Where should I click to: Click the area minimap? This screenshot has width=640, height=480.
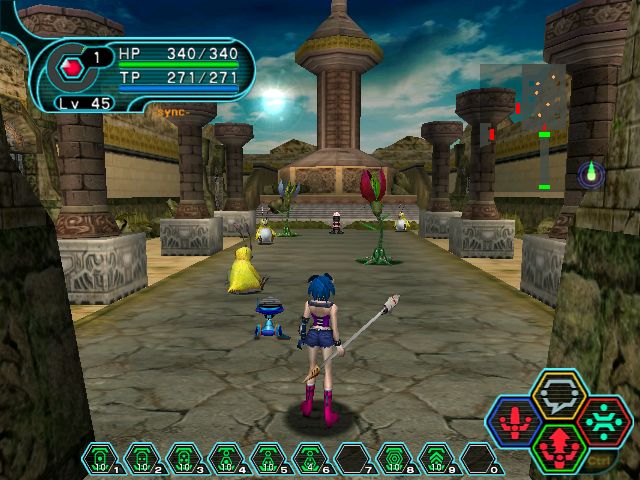tap(523, 125)
